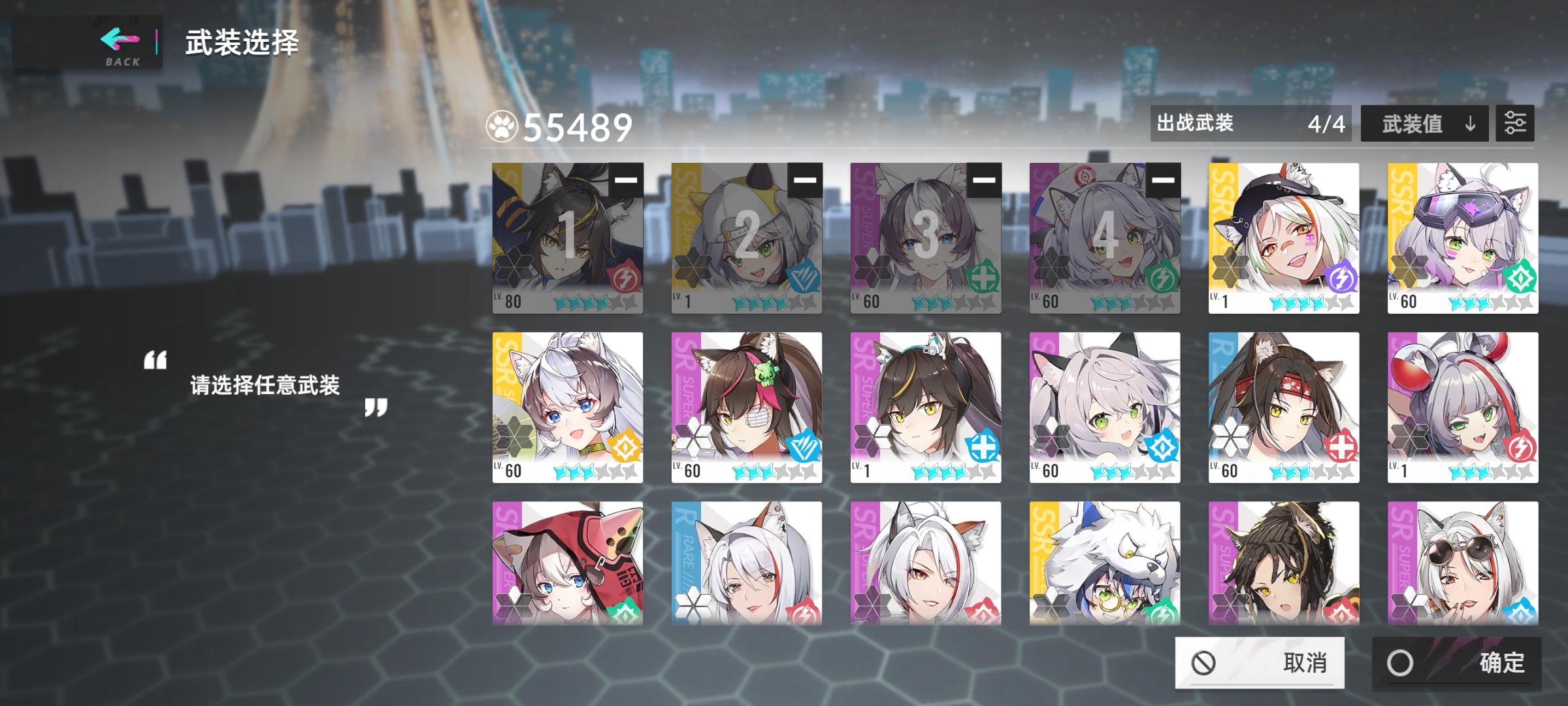Expand the sort options on the 武装值 selector

[1424, 124]
